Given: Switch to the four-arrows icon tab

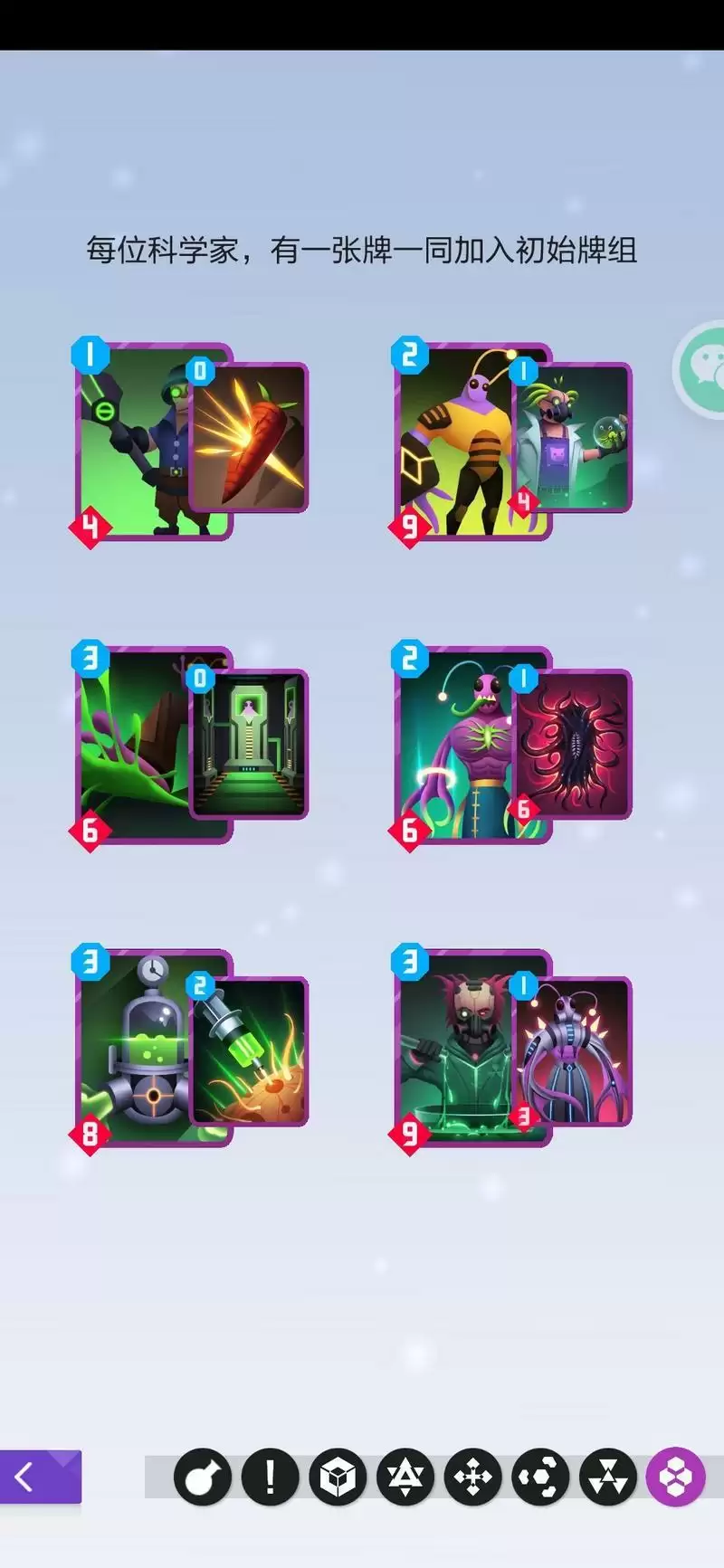Looking at the screenshot, I should pyautogui.click(x=472, y=1477).
